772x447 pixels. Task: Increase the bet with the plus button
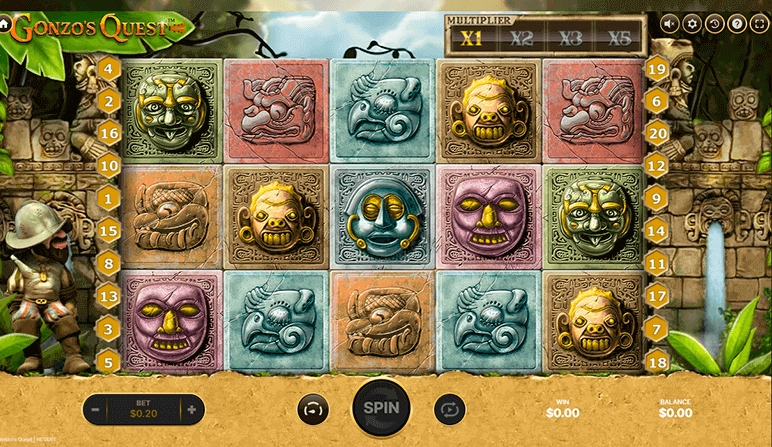tap(190, 409)
